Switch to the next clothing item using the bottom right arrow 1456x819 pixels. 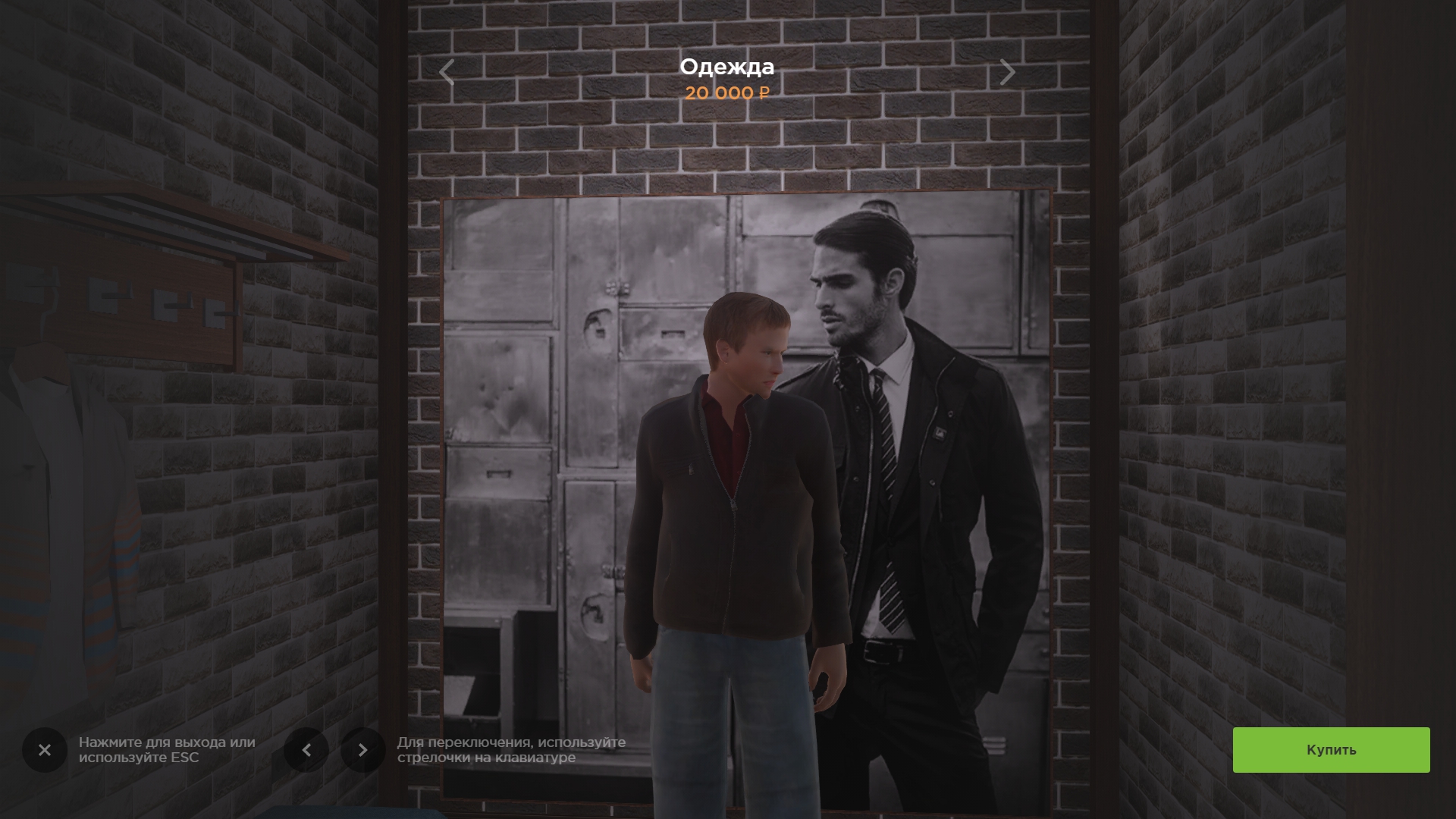362,750
